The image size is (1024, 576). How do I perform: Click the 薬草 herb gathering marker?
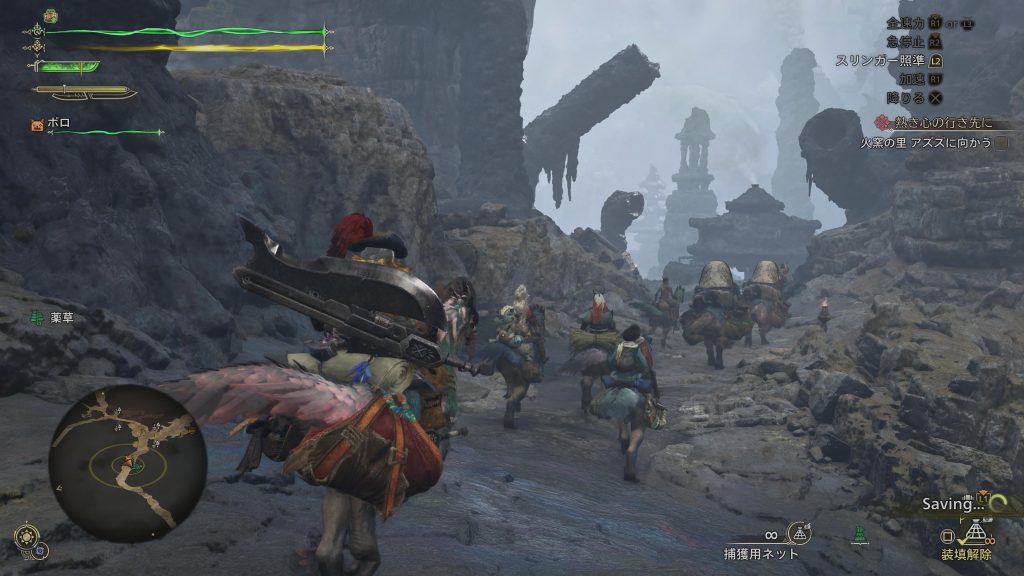click(x=47, y=318)
